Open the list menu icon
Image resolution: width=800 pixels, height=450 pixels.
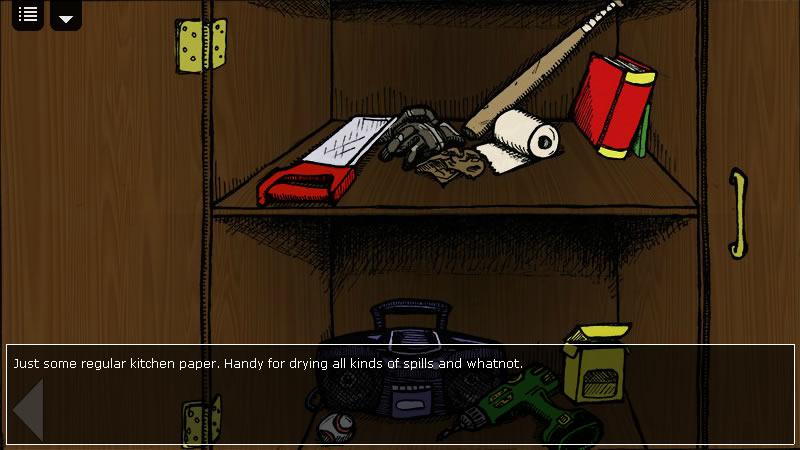(x=28, y=15)
